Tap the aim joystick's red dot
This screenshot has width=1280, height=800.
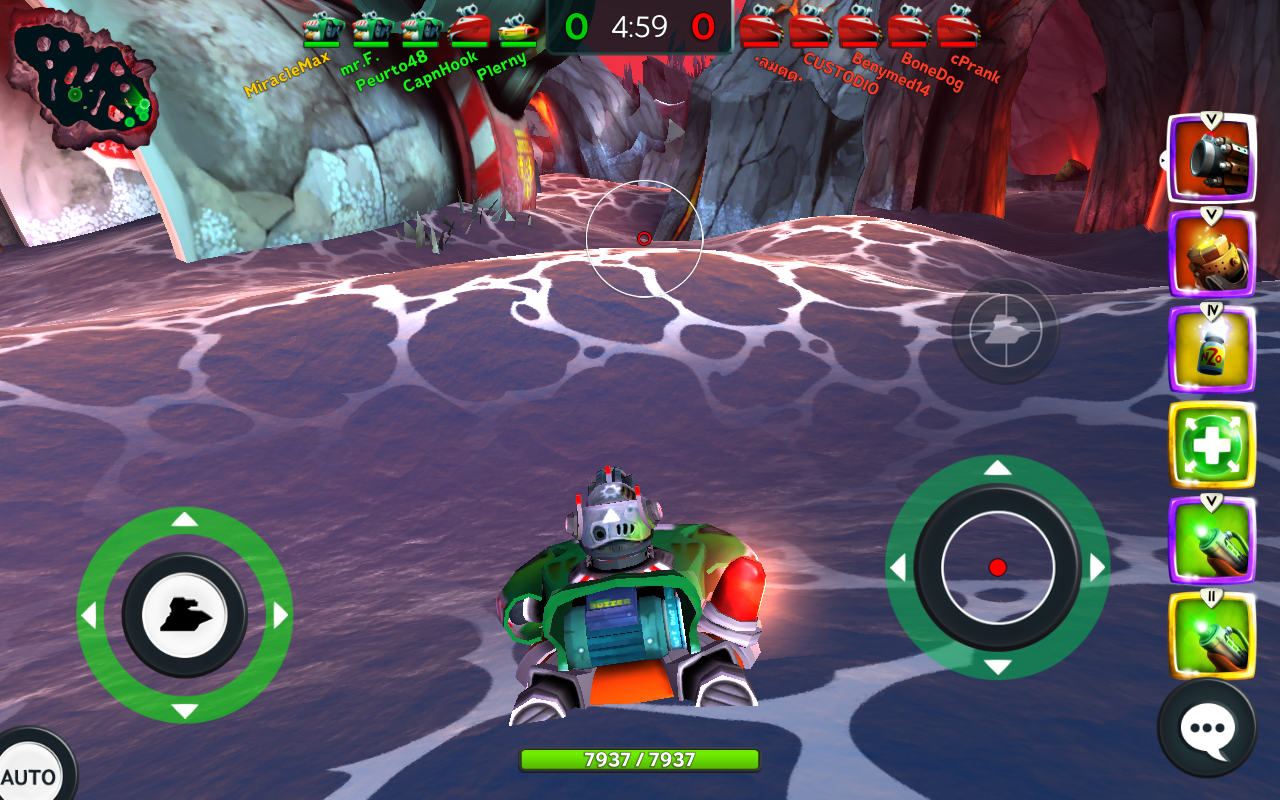[997, 567]
